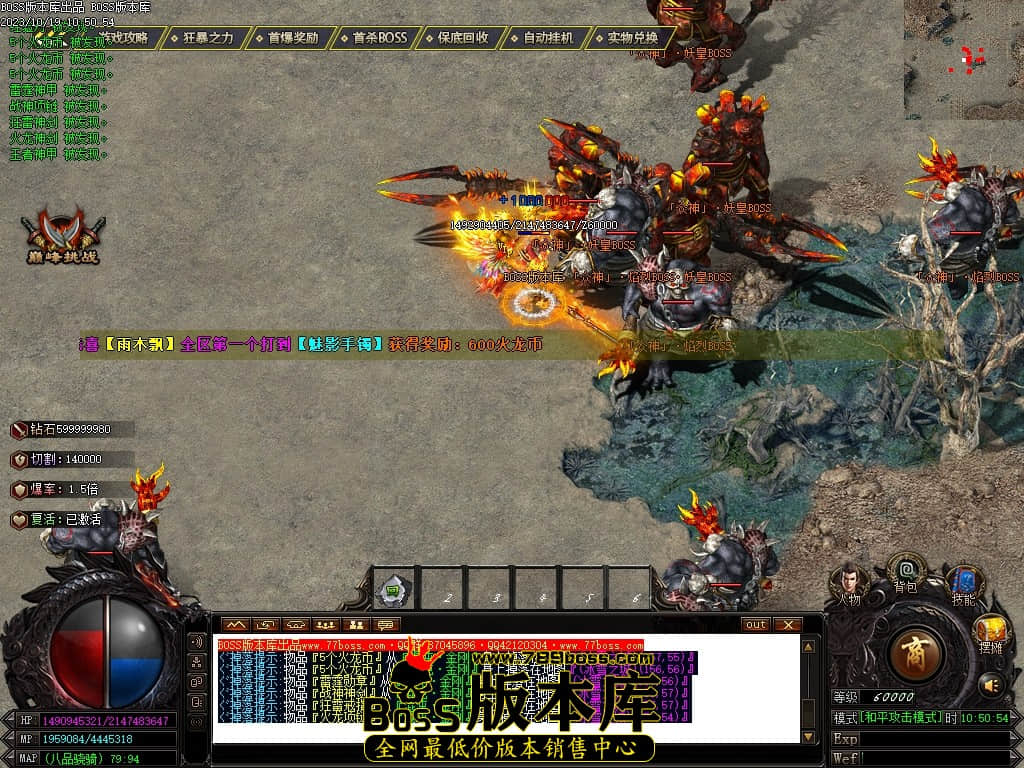This screenshot has width=1024, height=768.
Task: Show the 技能 skills book
Action: (x=963, y=583)
